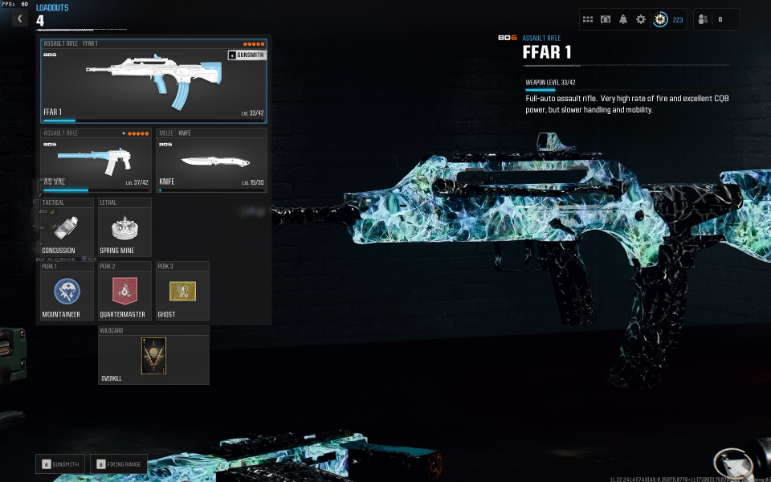Open the Spring Mine lethal slot

tap(125, 227)
